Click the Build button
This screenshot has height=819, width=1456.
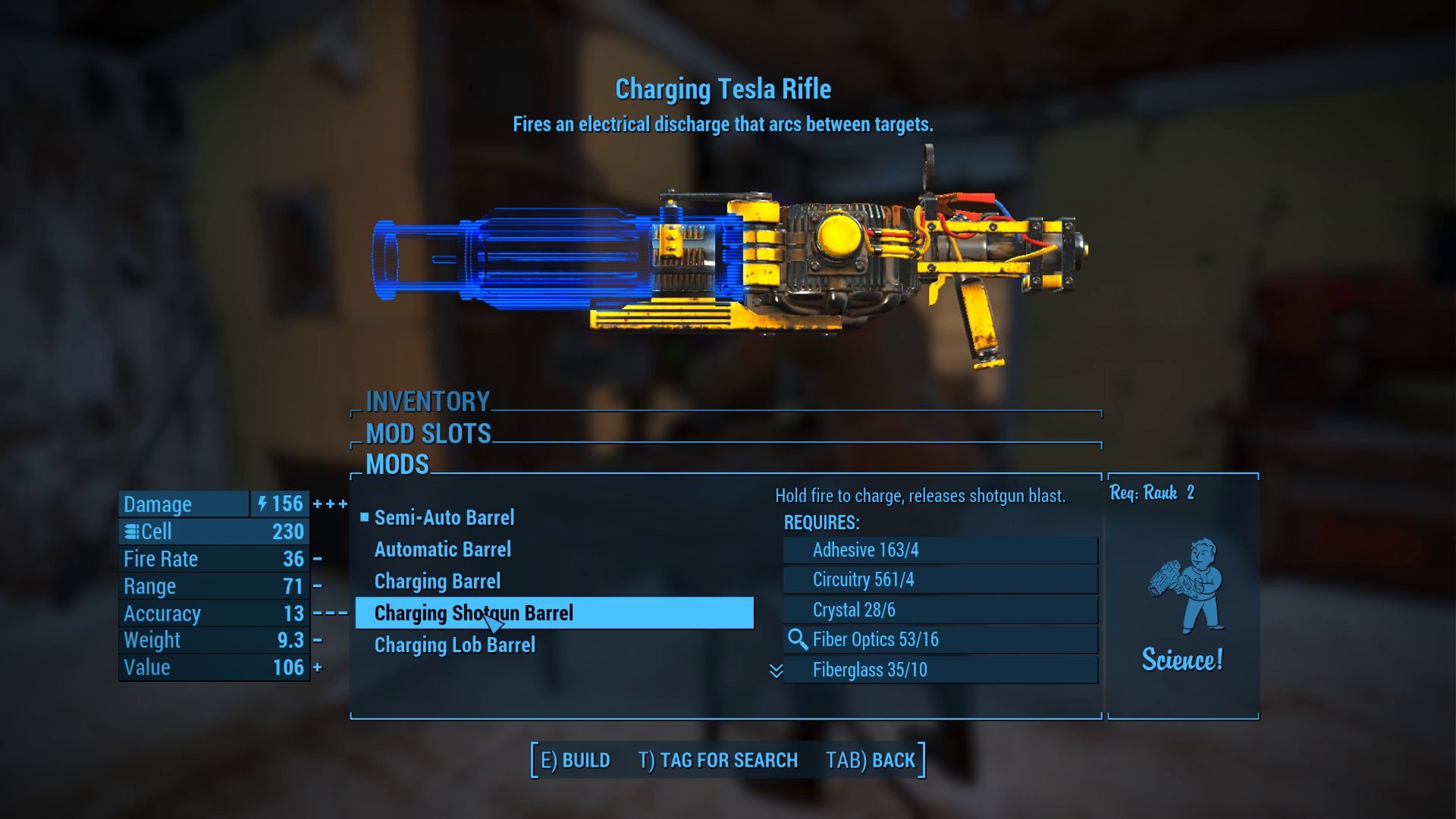575,761
